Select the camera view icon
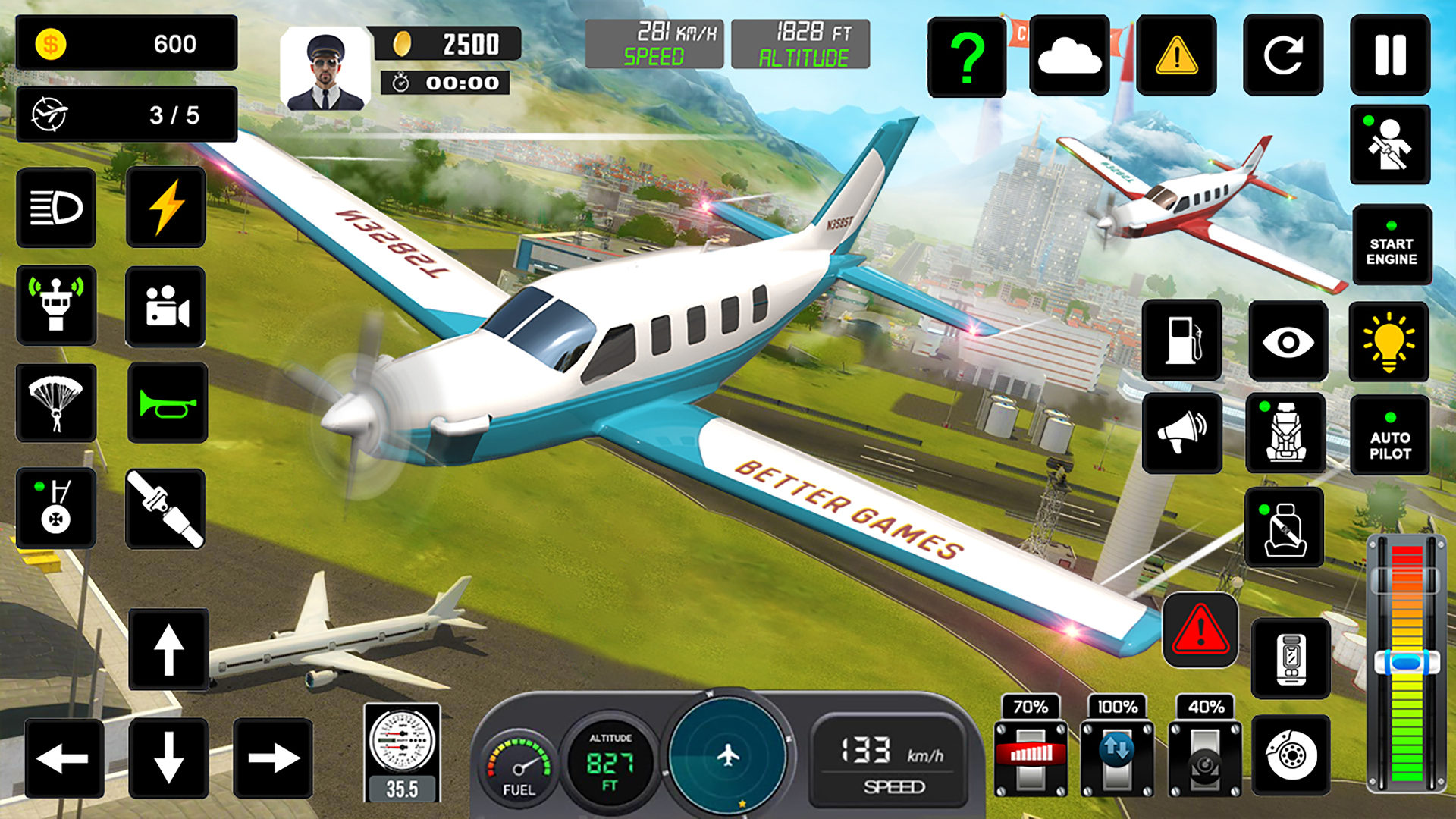This screenshot has width=1456, height=819. coord(165,306)
